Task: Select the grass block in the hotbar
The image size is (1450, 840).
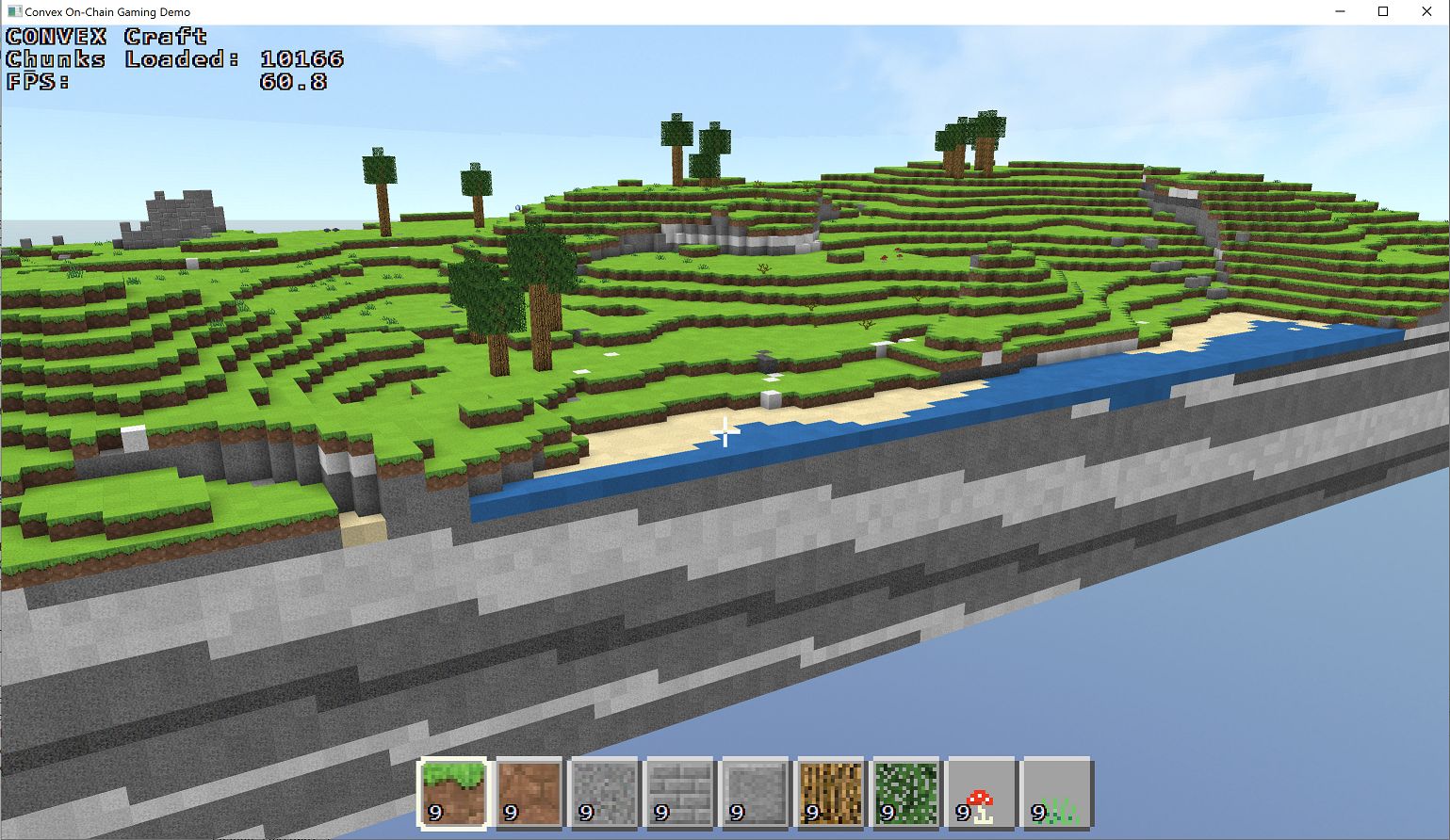Action: 452,791
